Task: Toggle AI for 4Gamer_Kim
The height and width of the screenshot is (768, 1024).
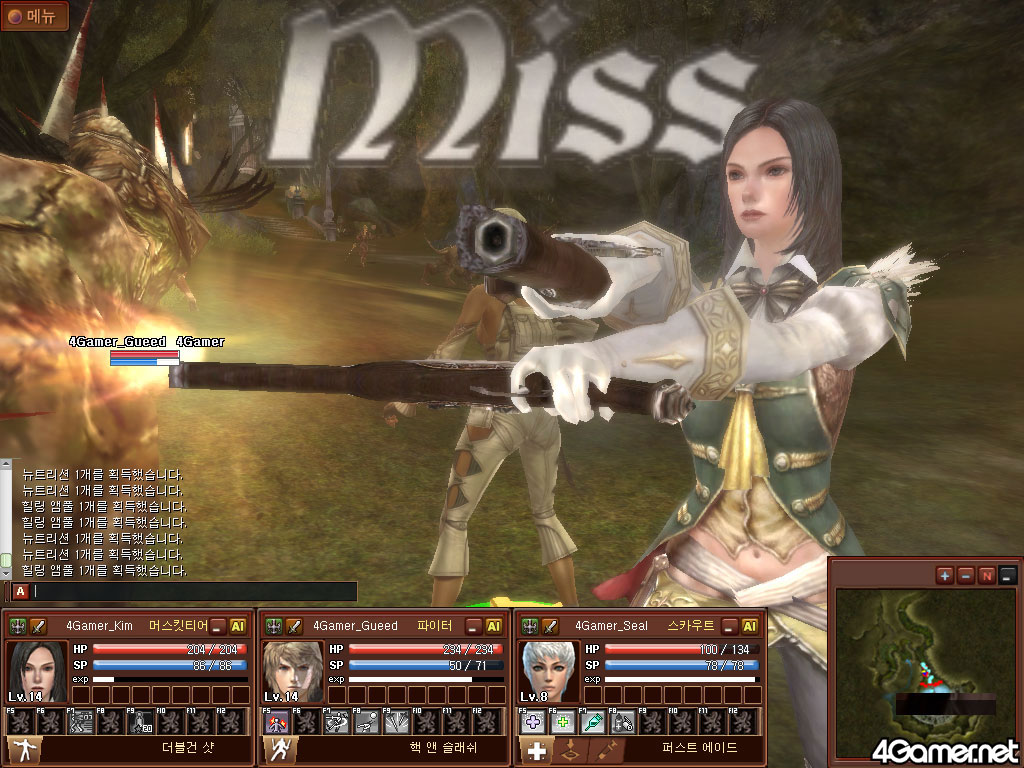Action: [x=238, y=626]
